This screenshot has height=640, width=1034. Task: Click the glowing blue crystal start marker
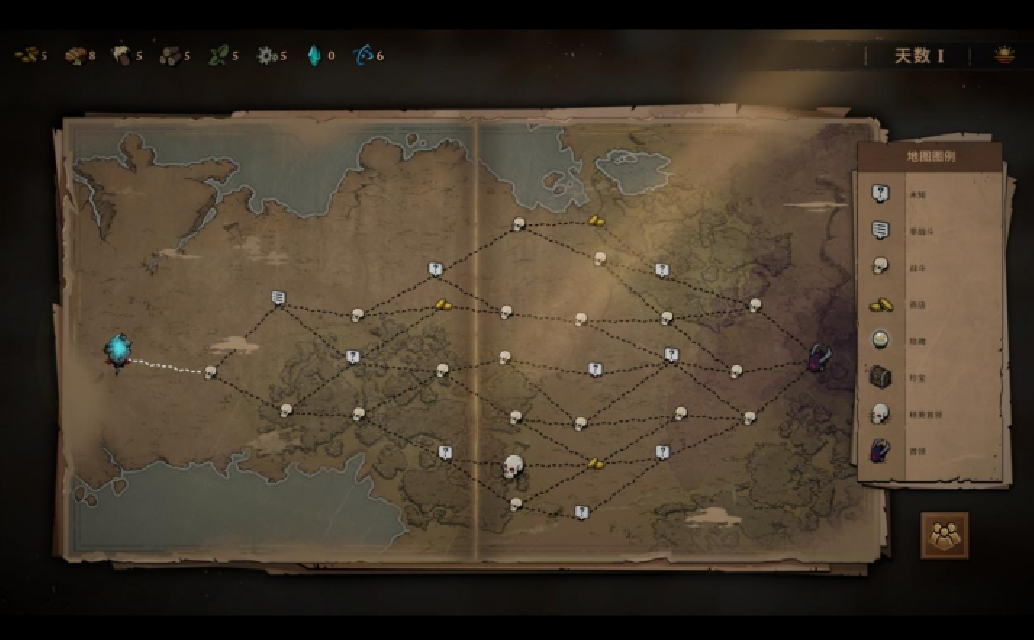(x=119, y=349)
